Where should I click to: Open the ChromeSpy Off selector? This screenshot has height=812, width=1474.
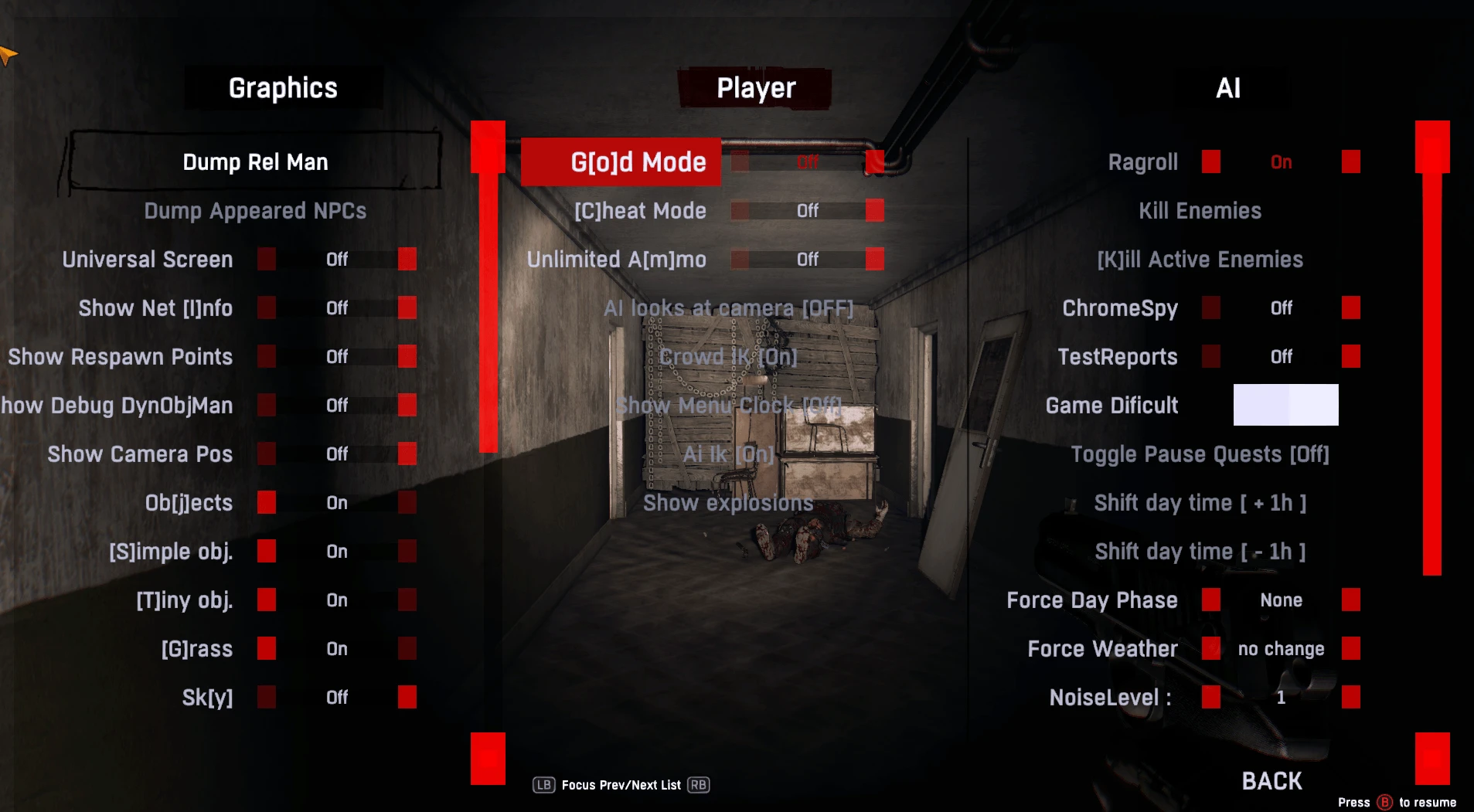pyautogui.click(x=1281, y=307)
